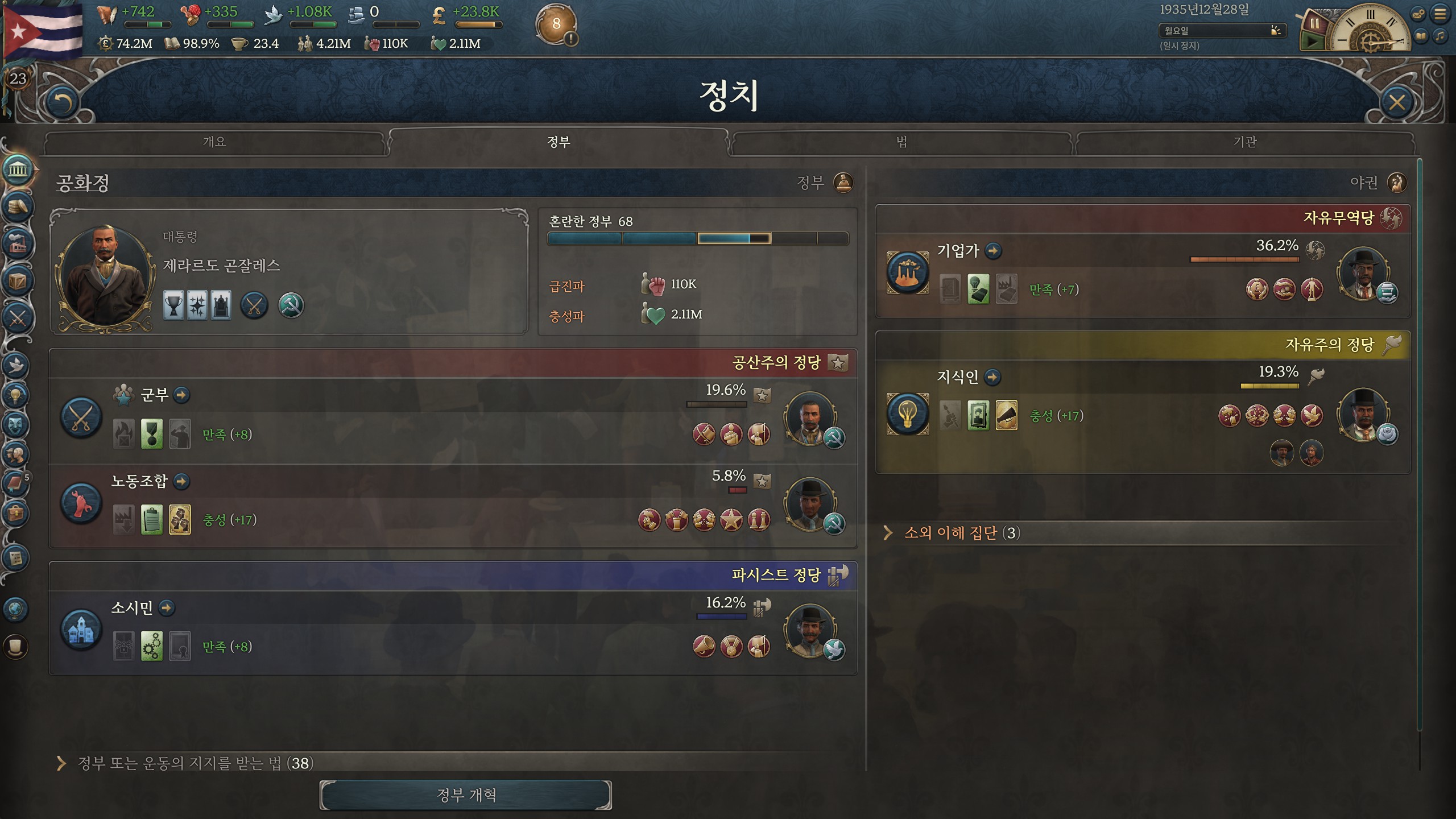Open the main menu hamburger button
Screen dimensions: 1456x819
click(1440, 14)
